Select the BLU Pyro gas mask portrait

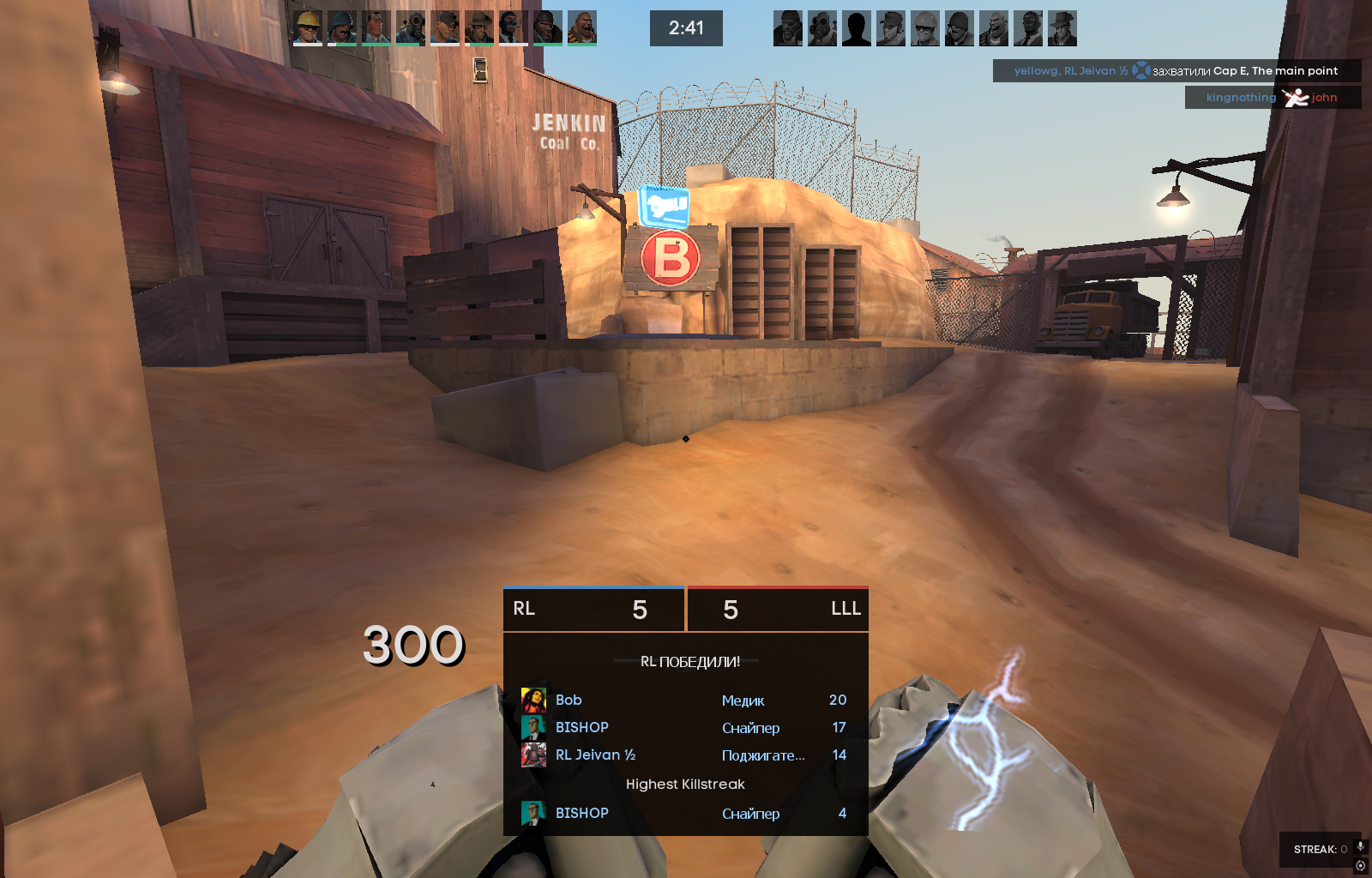click(x=411, y=27)
